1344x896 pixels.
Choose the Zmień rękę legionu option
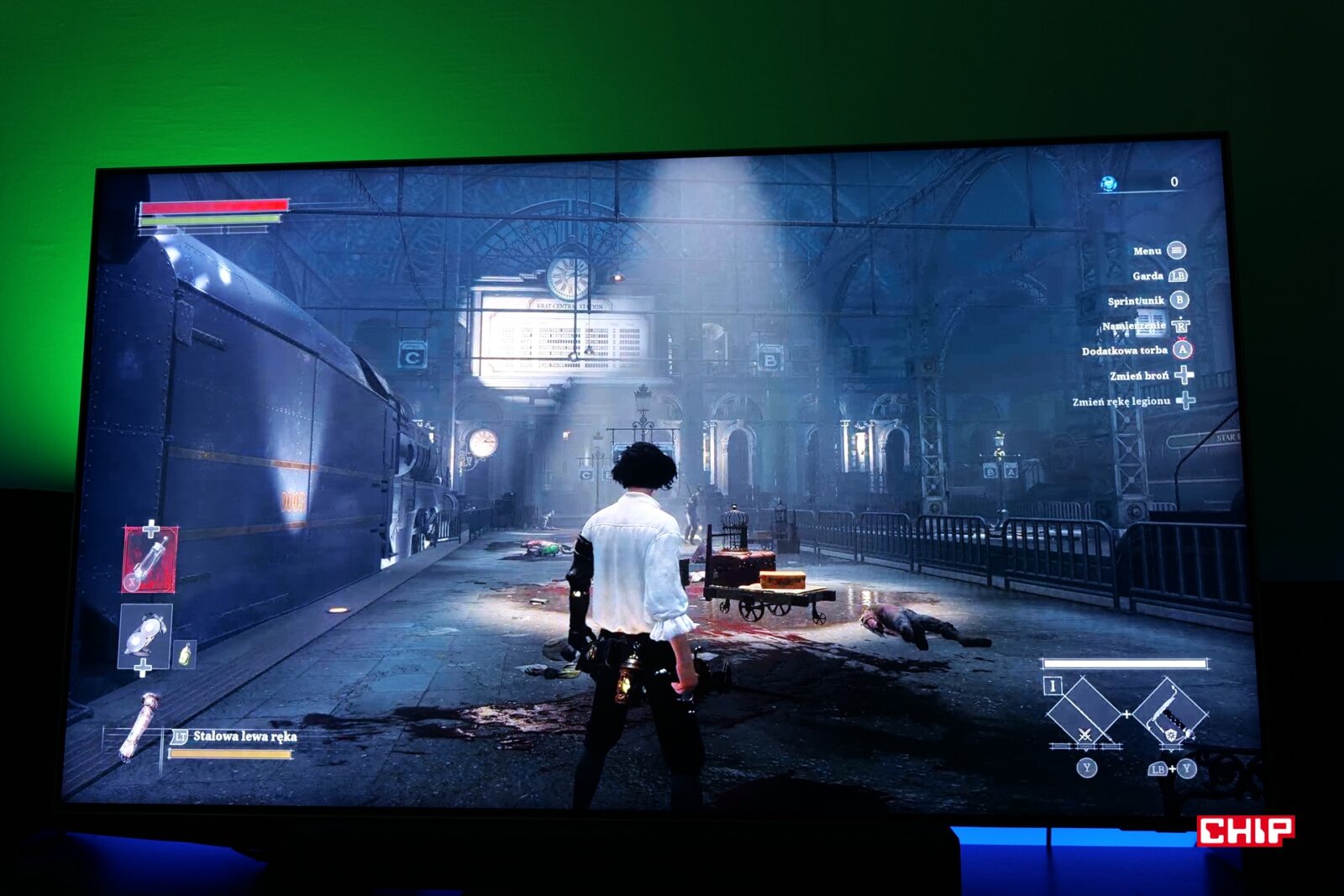pos(1121,401)
